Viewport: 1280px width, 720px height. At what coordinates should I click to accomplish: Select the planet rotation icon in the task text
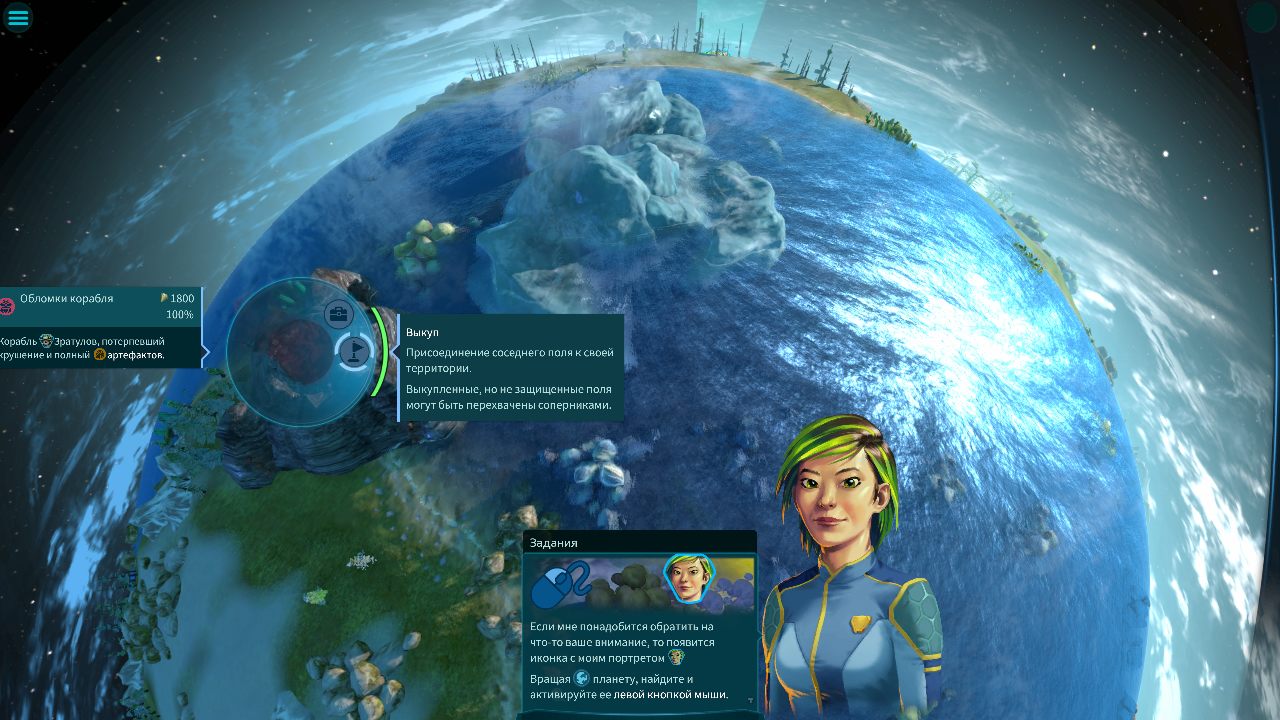(582, 679)
